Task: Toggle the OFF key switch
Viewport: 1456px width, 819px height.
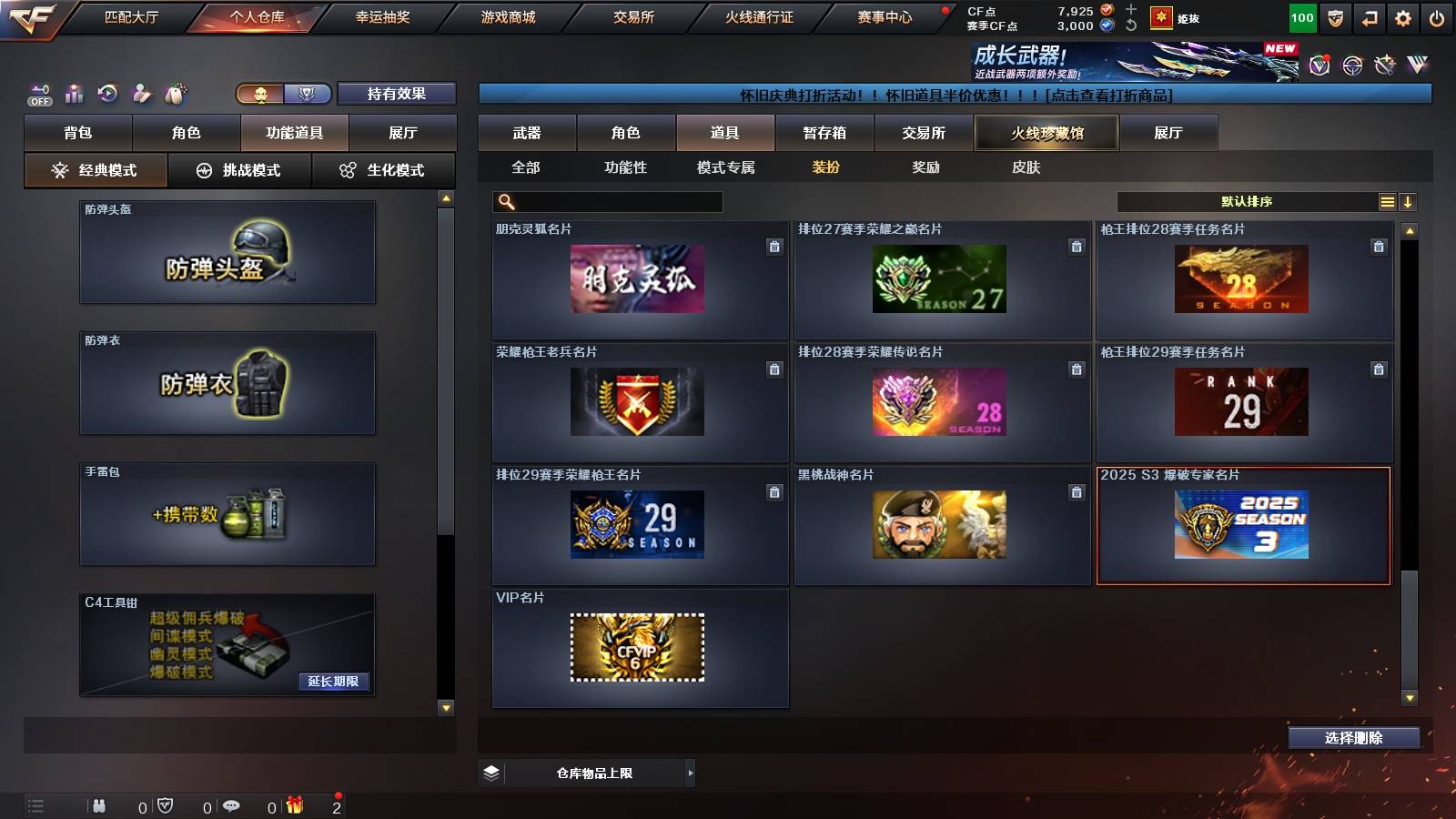Action: click(x=38, y=93)
